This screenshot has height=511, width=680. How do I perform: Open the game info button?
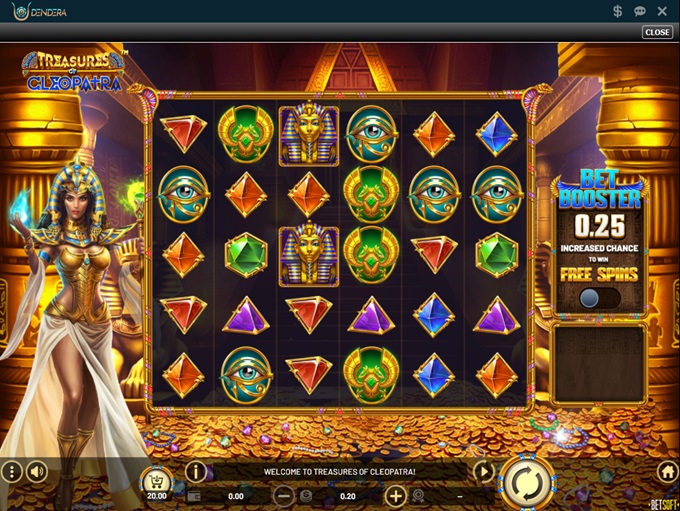click(195, 471)
